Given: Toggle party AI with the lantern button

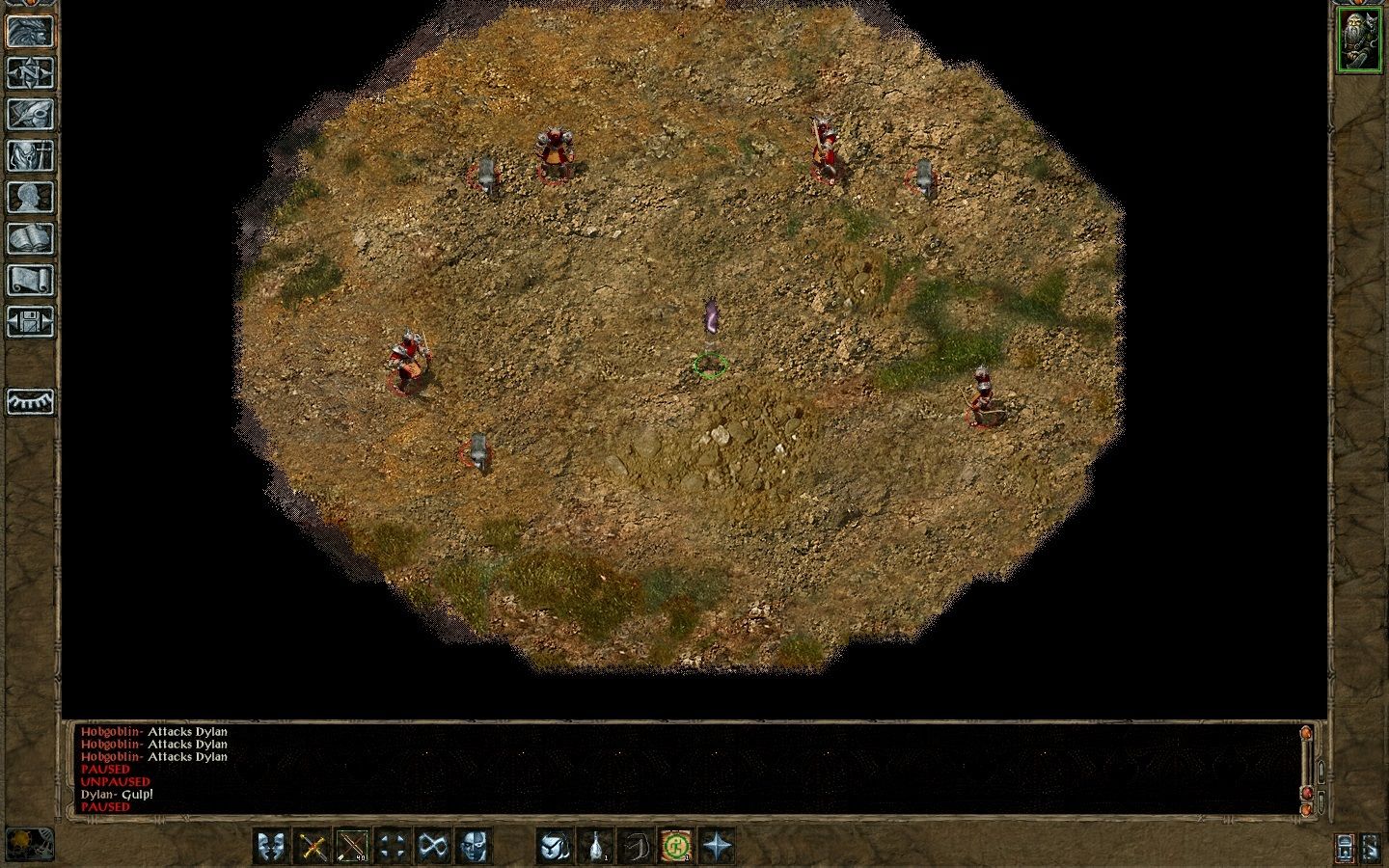Looking at the screenshot, I should click(1345, 849).
